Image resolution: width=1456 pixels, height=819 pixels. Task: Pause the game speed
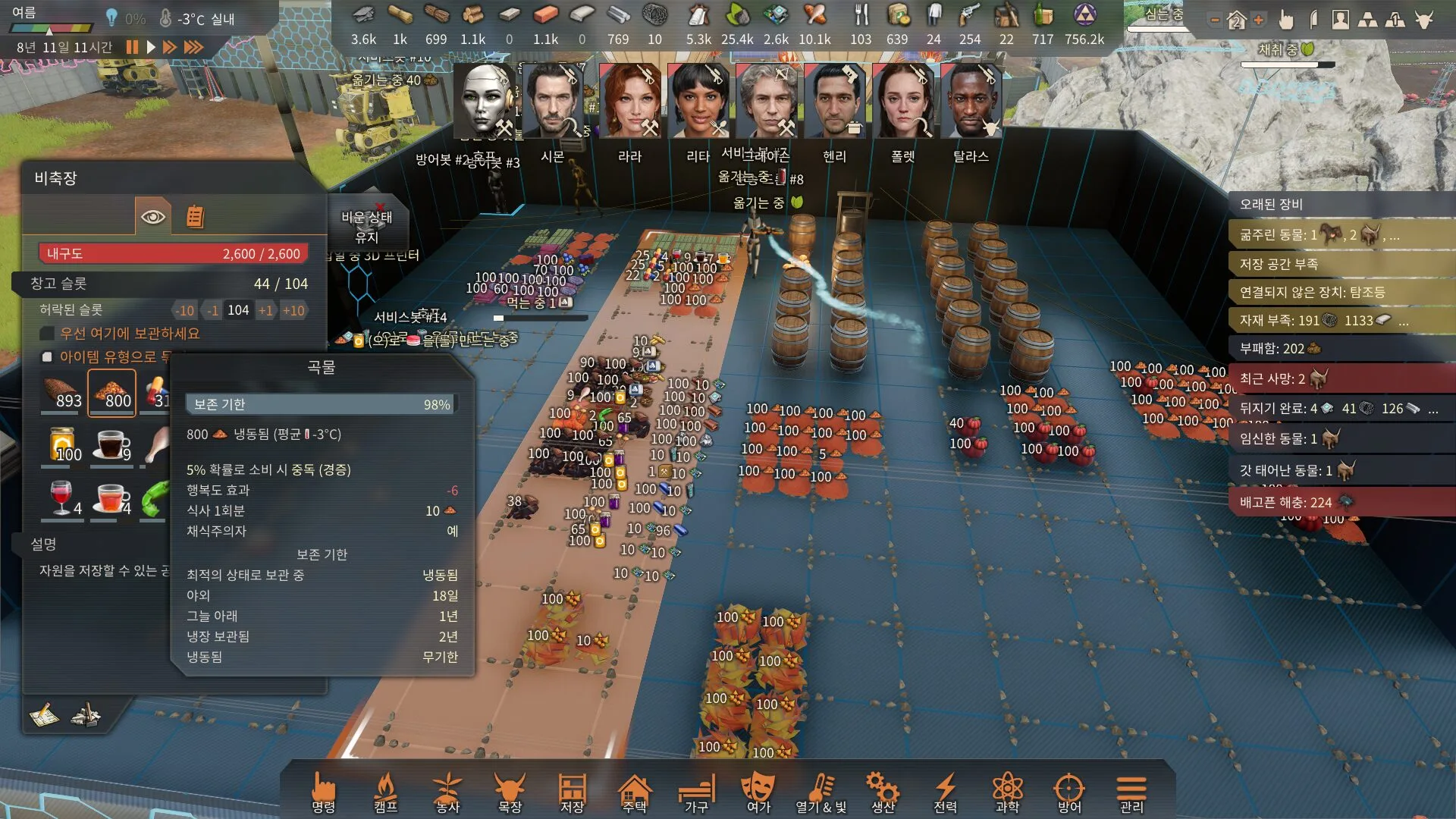pyautogui.click(x=133, y=47)
